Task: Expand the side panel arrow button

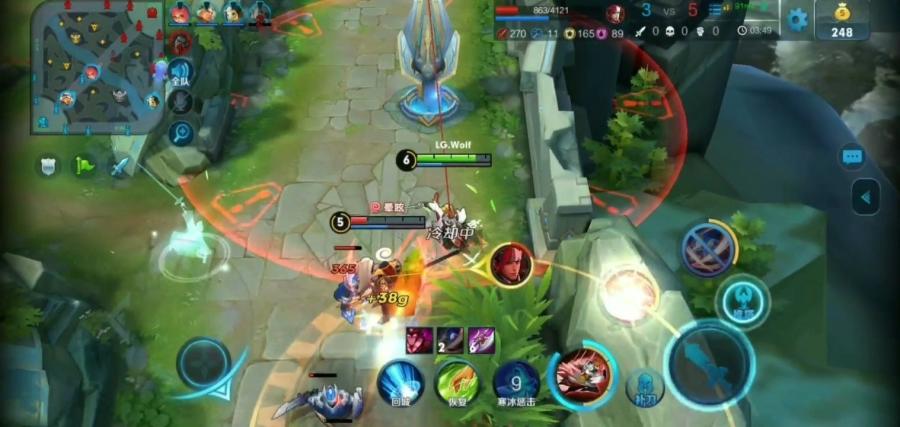Action: pyautogui.click(x=865, y=195)
